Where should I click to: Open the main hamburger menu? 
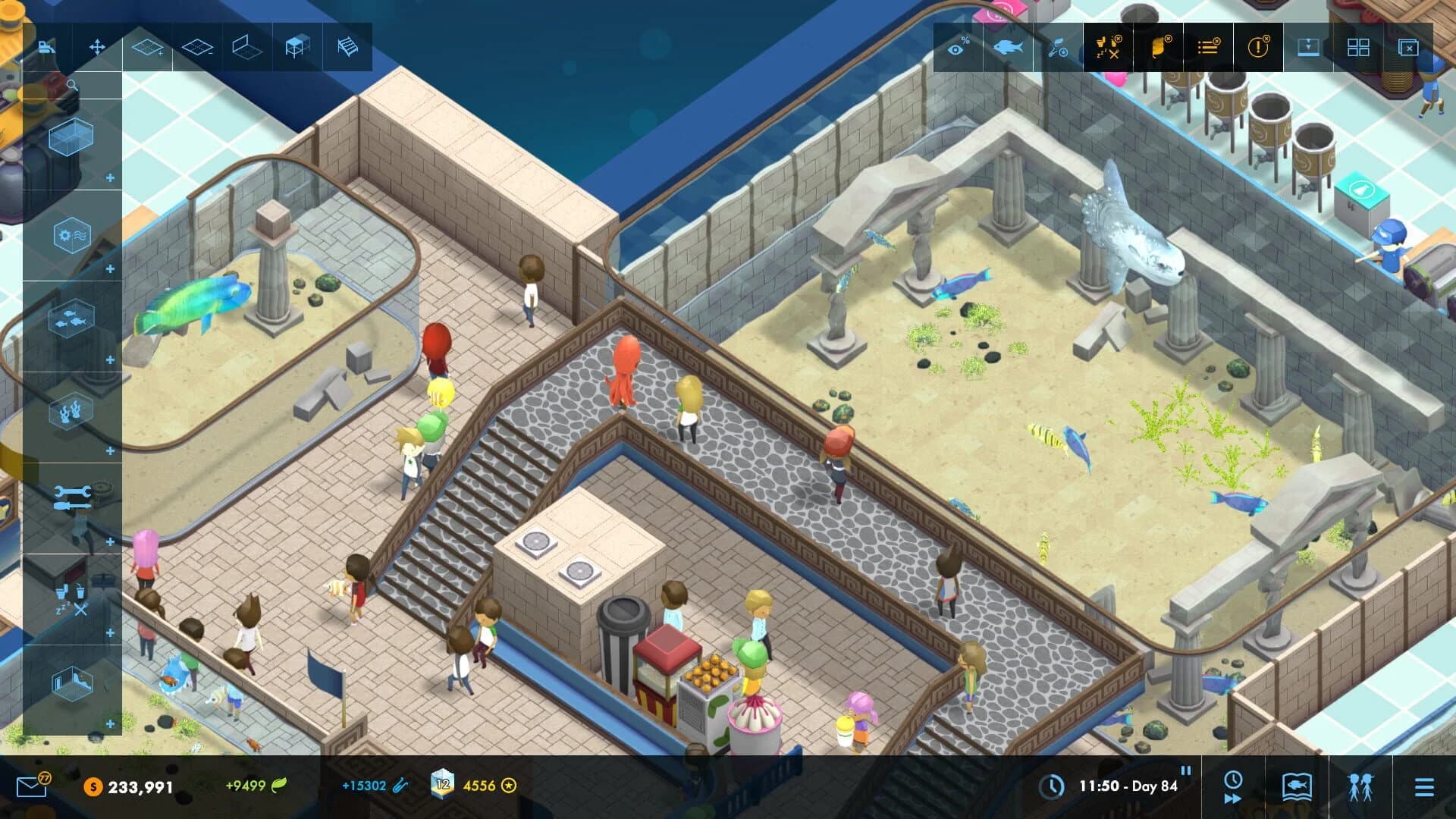click(x=1425, y=786)
